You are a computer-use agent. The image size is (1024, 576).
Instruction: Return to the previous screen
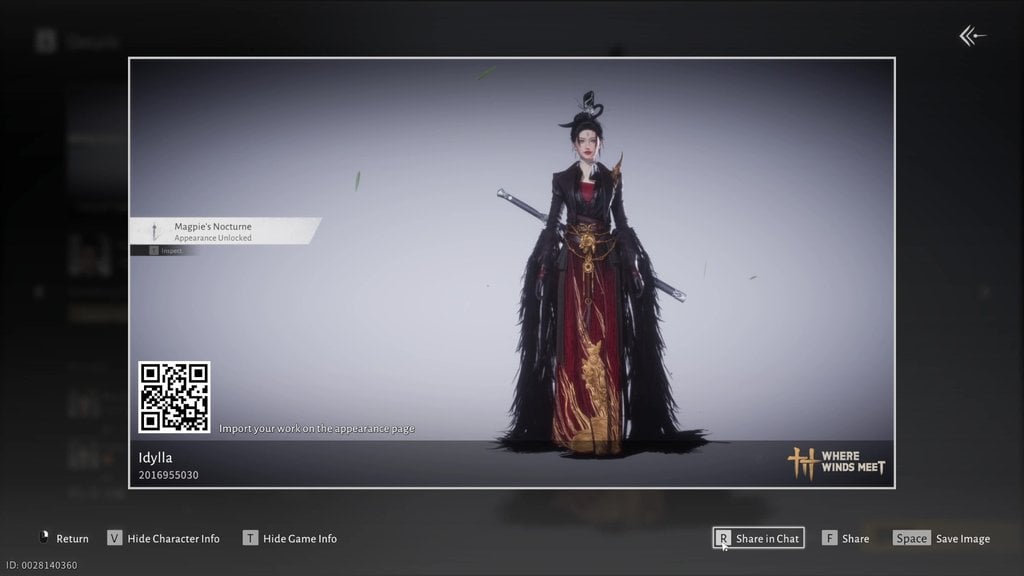(x=63, y=538)
